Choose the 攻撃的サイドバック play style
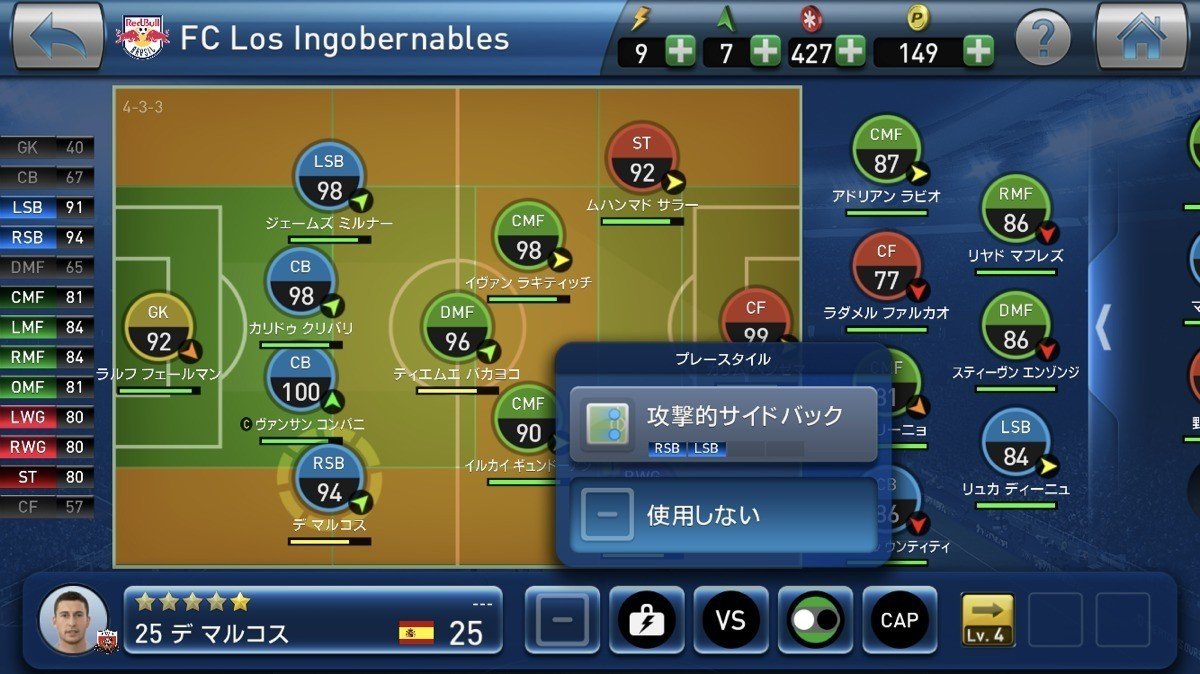 click(x=723, y=424)
